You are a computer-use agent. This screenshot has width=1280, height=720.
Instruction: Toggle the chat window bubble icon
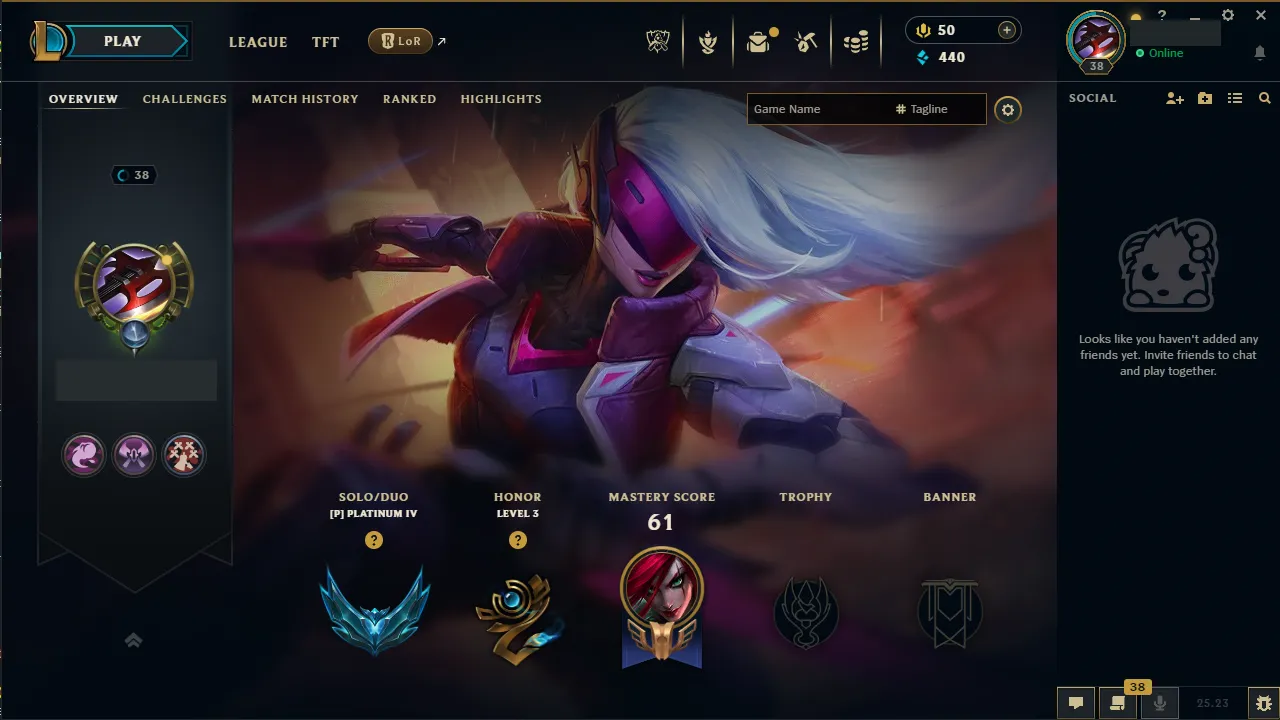tap(1075, 703)
